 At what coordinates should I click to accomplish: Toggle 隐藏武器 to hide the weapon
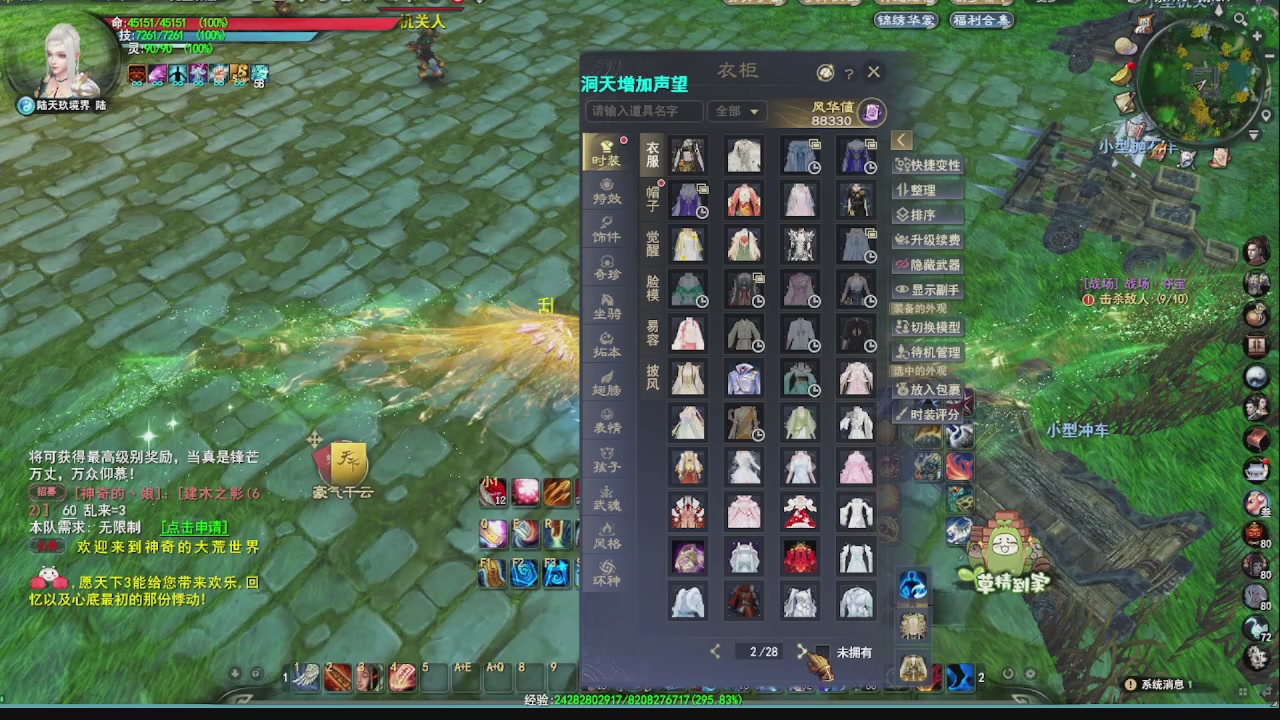click(x=928, y=262)
